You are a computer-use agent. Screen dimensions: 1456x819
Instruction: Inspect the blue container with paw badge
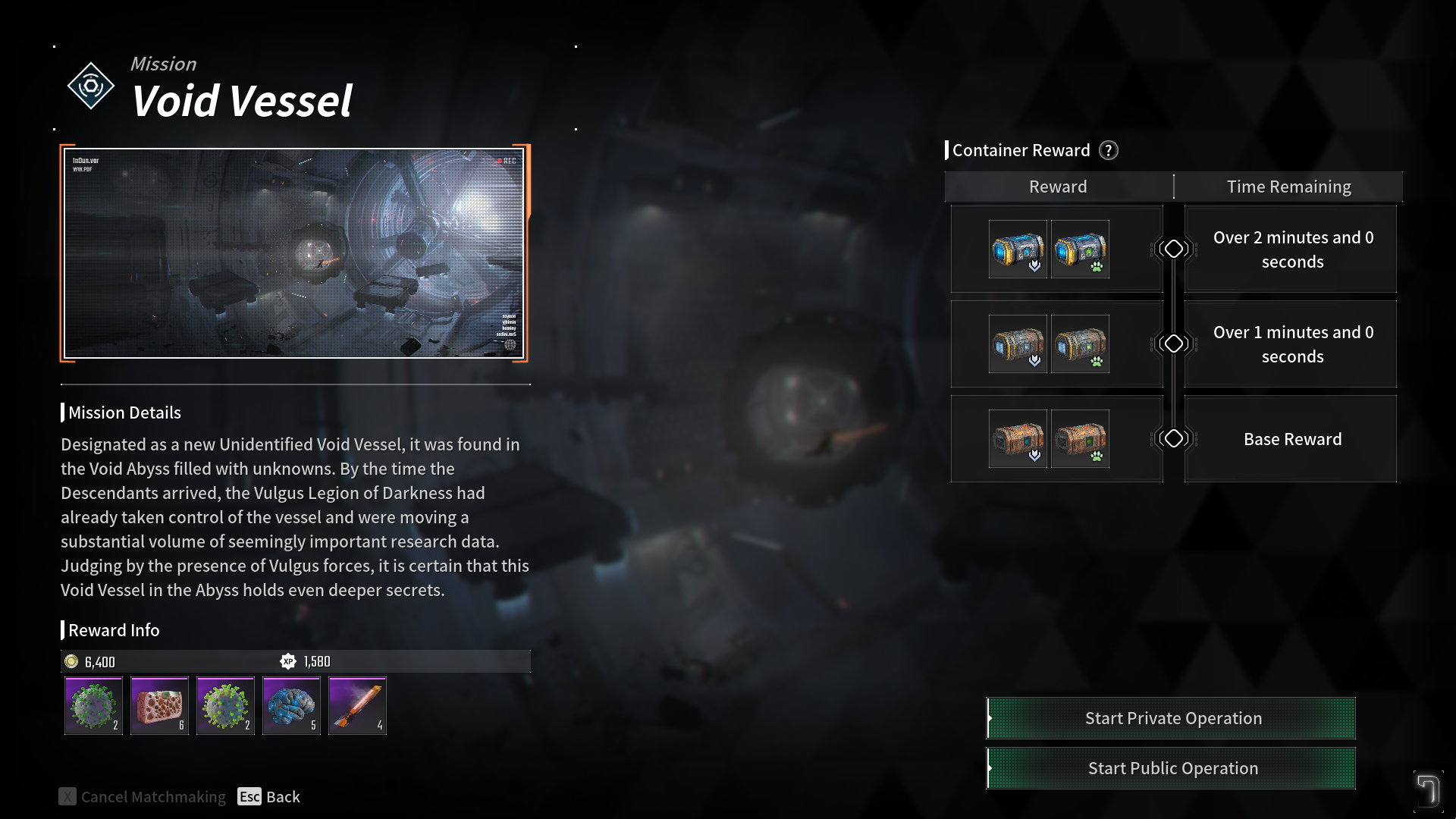coord(1080,249)
